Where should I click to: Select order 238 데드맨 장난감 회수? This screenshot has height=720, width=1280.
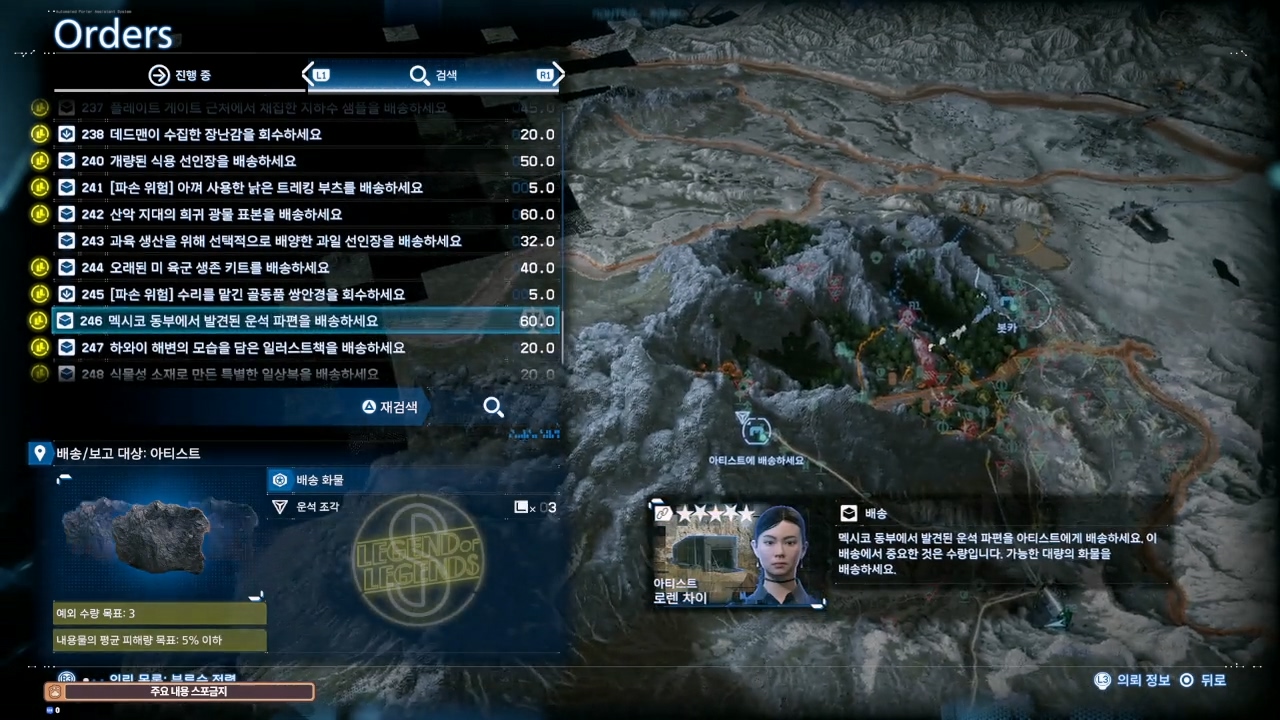305,134
